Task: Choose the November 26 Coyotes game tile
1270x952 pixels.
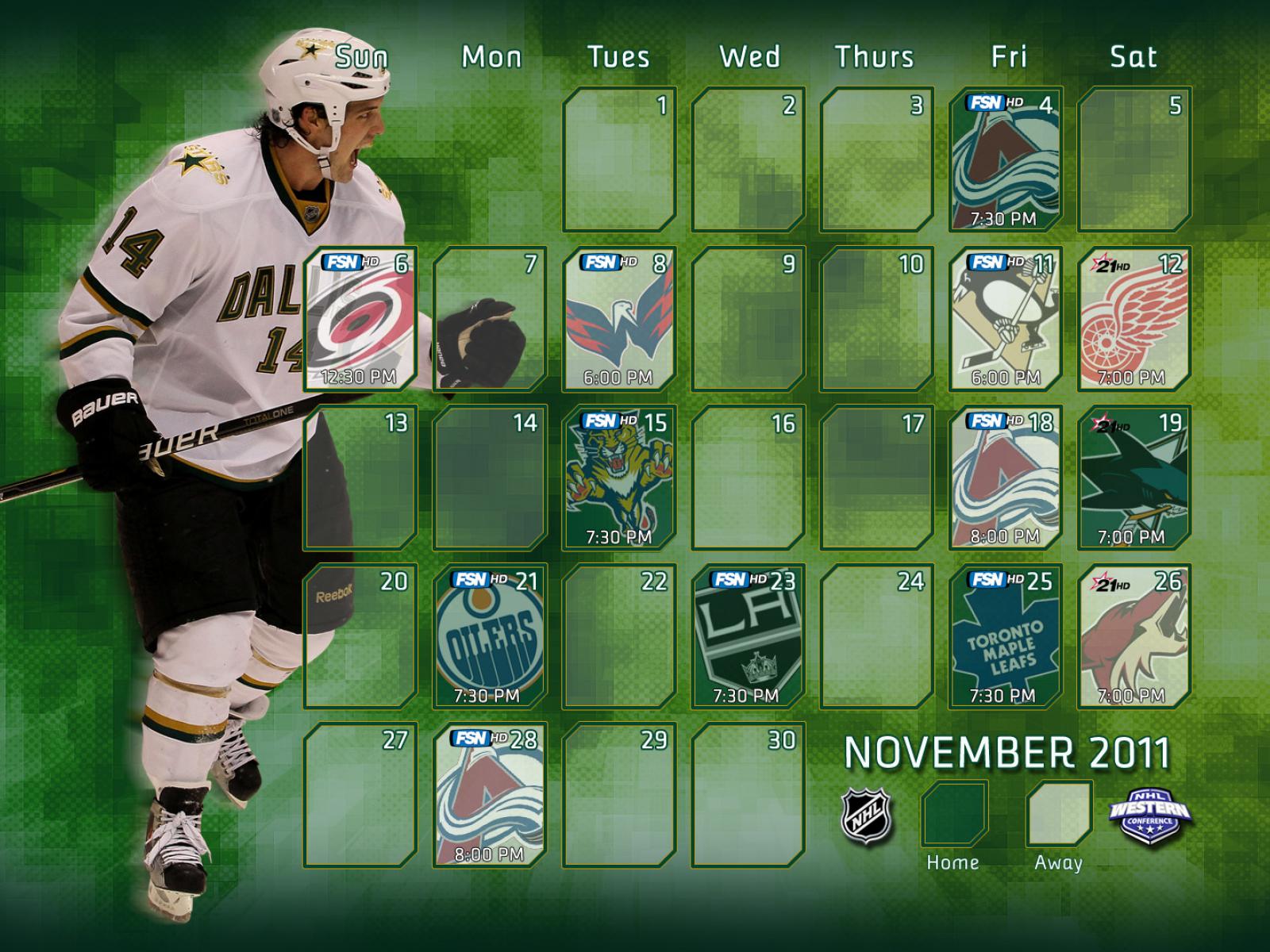Action: coord(1134,636)
